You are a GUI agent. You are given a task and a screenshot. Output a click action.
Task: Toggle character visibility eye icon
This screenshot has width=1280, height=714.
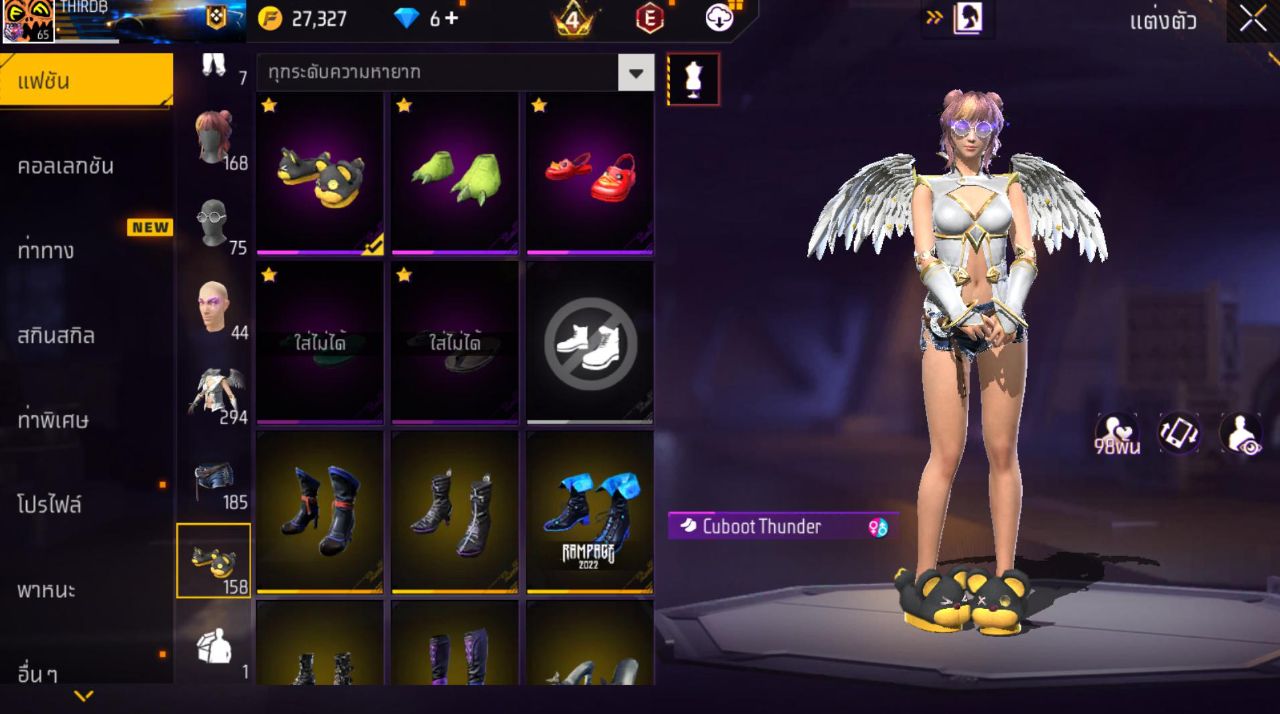tap(1240, 434)
